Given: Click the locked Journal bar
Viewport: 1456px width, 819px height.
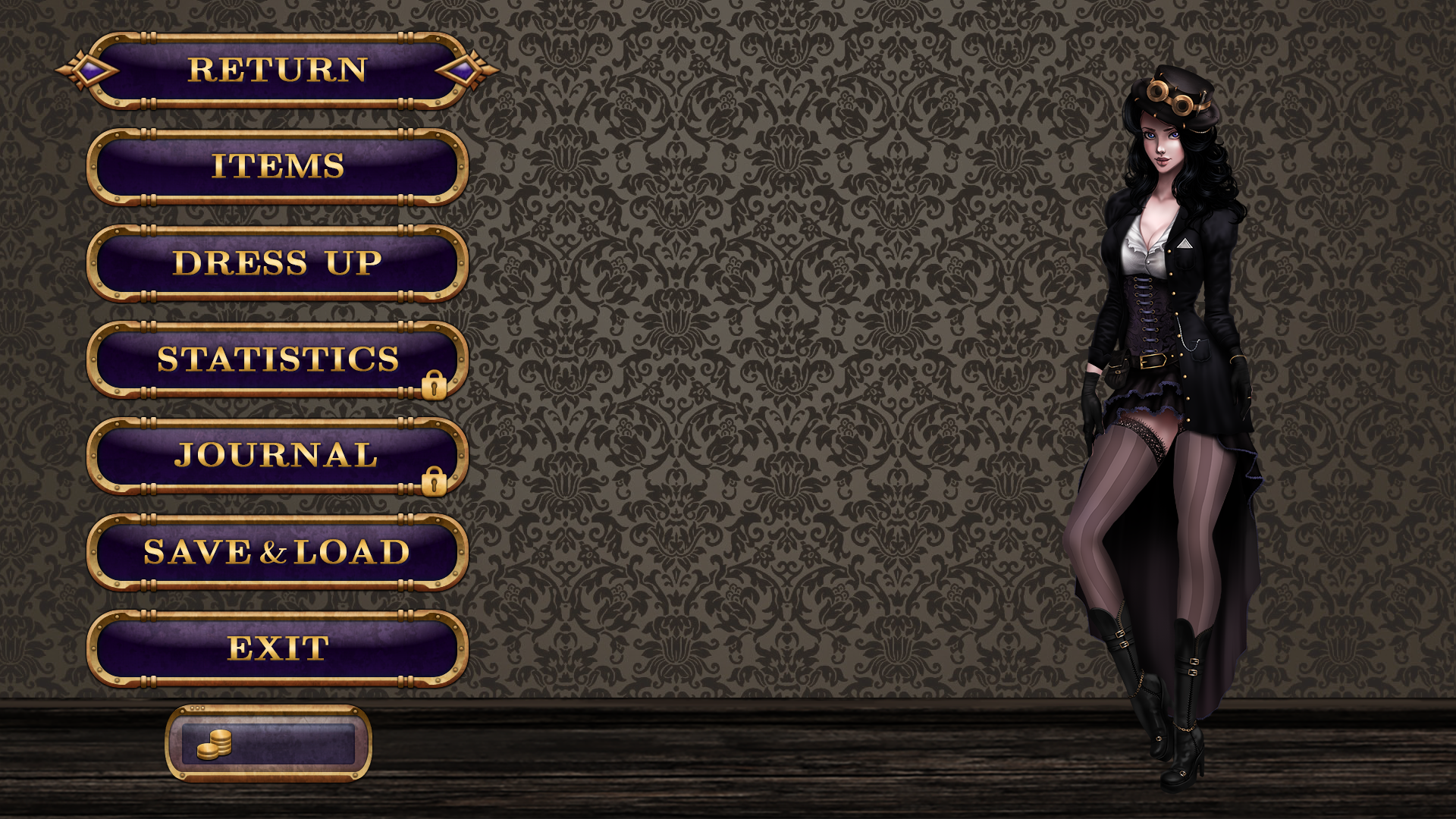Looking at the screenshot, I should pyautogui.click(x=277, y=457).
